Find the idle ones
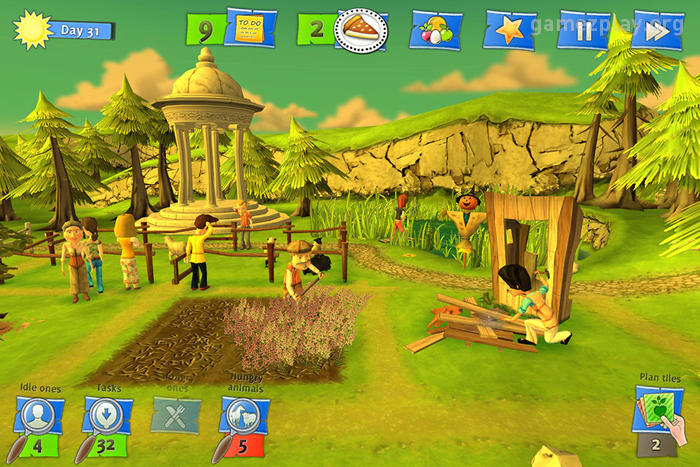Viewport: 700px width, 467px height. click(40, 415)
